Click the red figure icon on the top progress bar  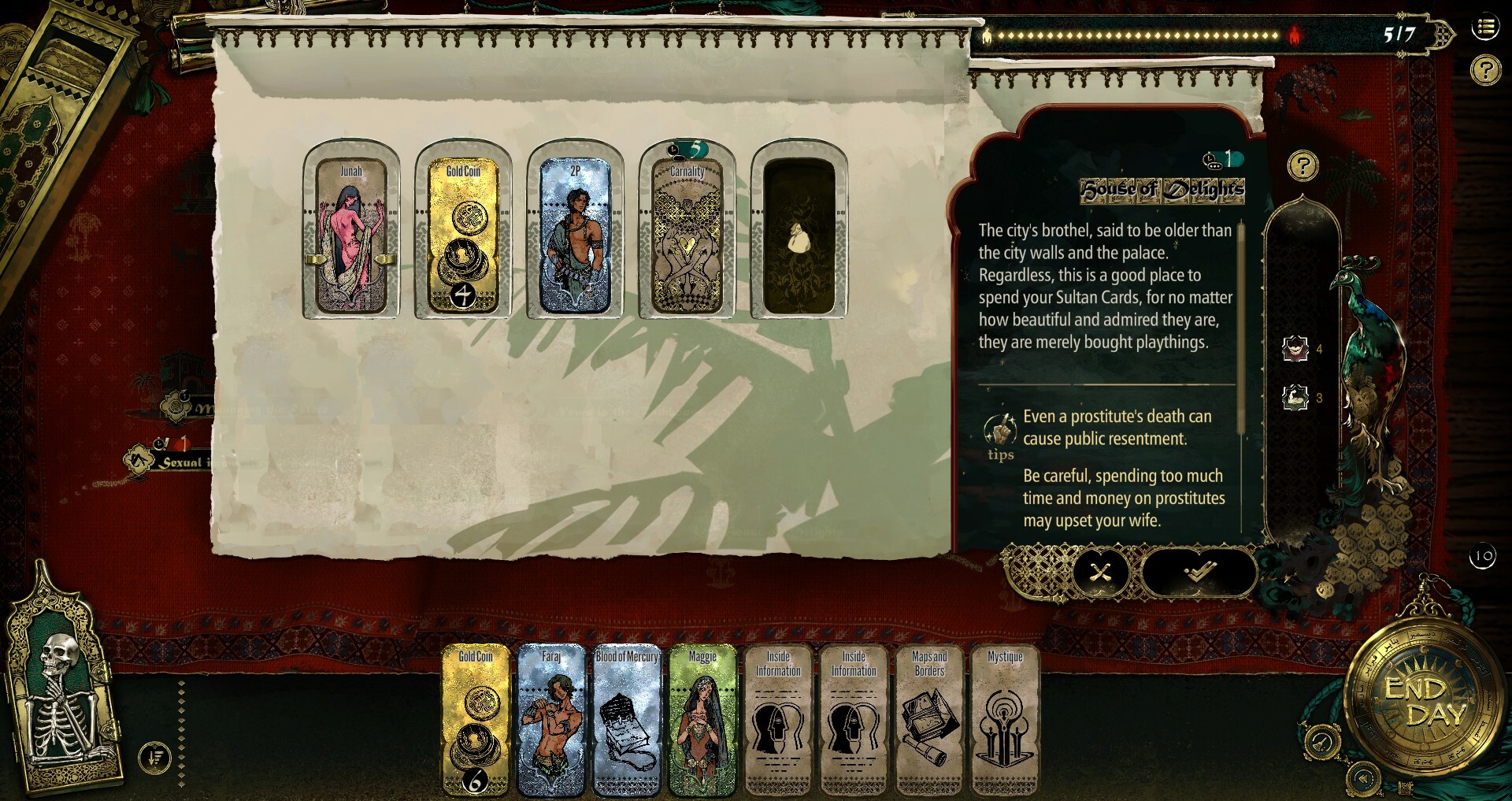1294,36
